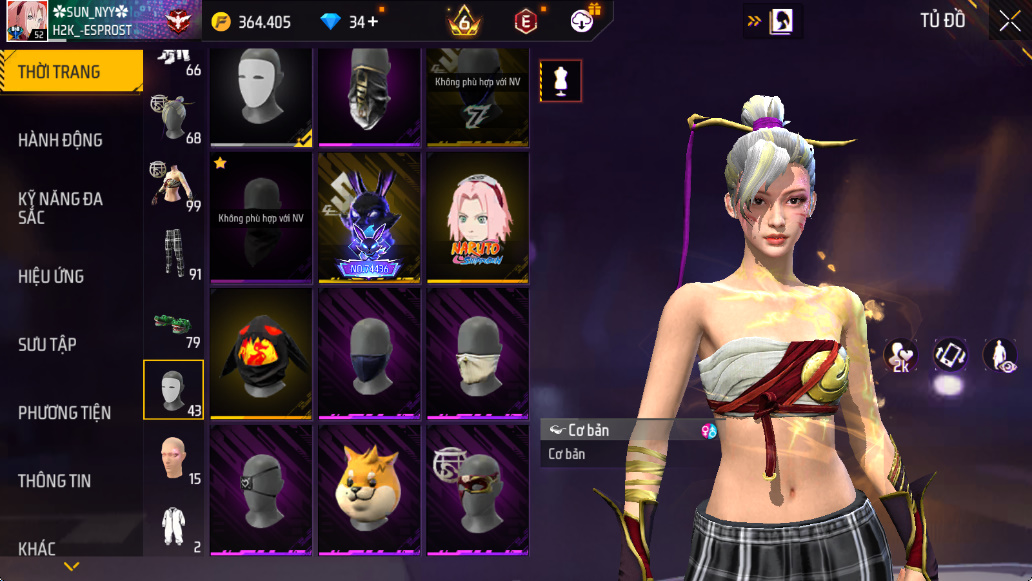Open the player profile avatar
Screen dimensions: 1032x581
[27, 21]
